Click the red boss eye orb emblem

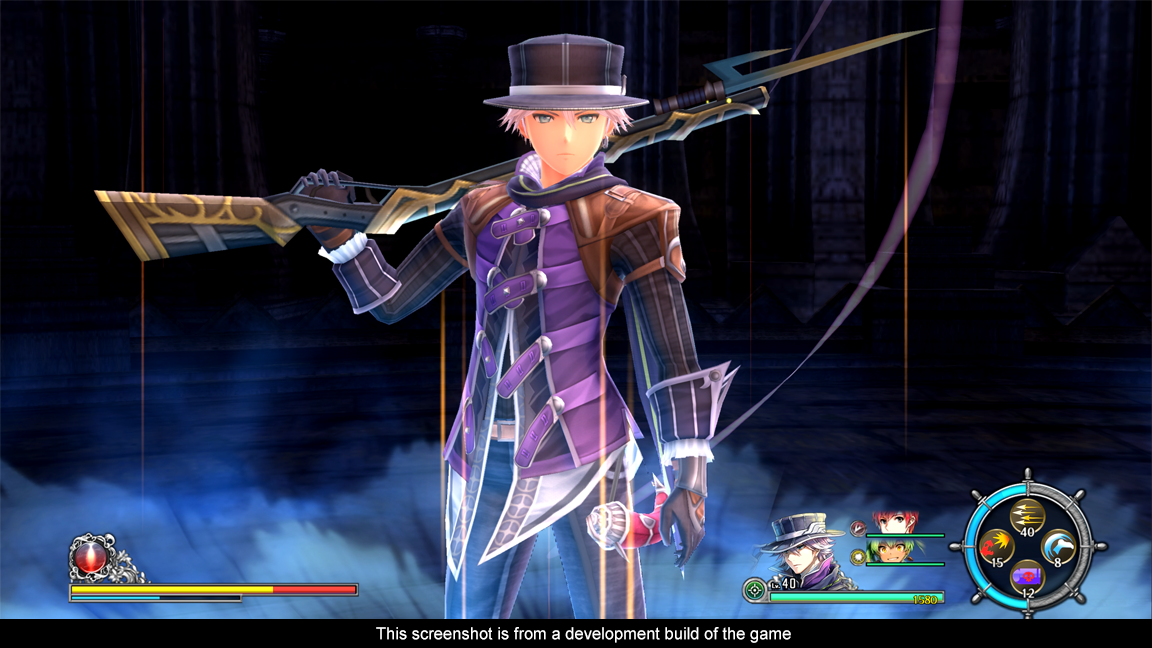coord(89,557)
